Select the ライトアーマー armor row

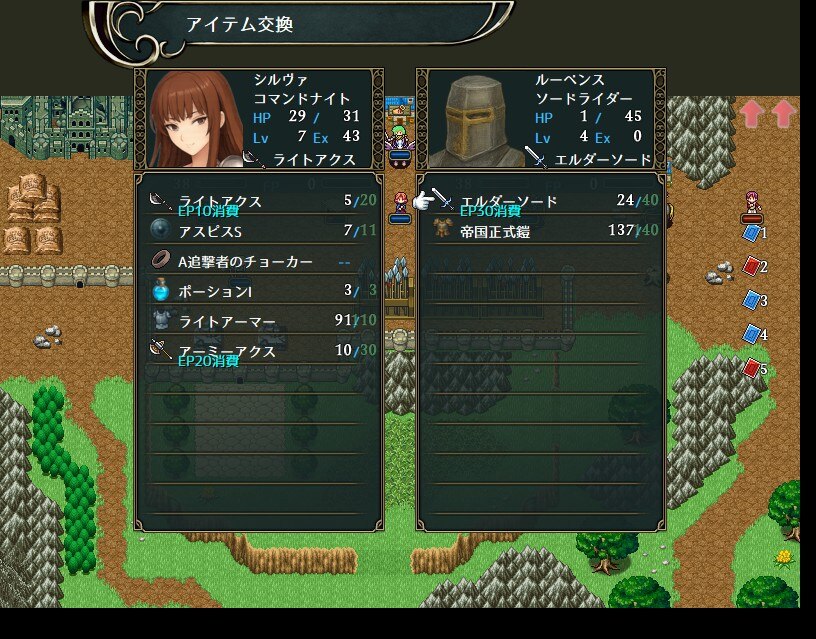click(259, 321)
